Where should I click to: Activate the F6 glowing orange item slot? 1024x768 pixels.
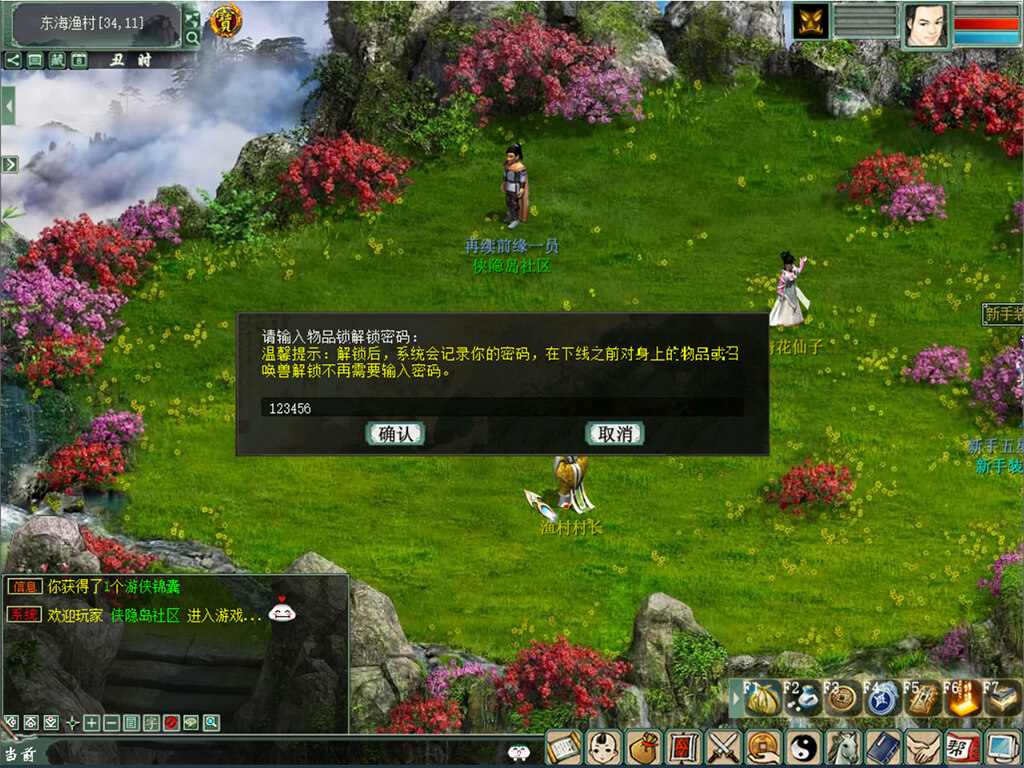tap(963, 697)
